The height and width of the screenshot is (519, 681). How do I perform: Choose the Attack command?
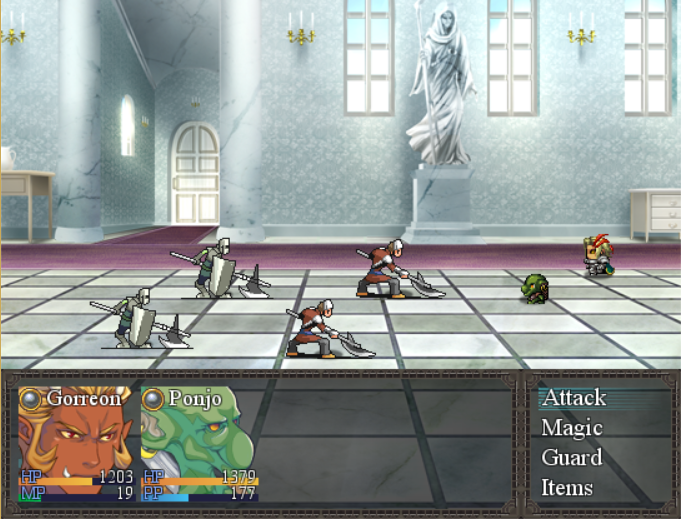point(574,398)
